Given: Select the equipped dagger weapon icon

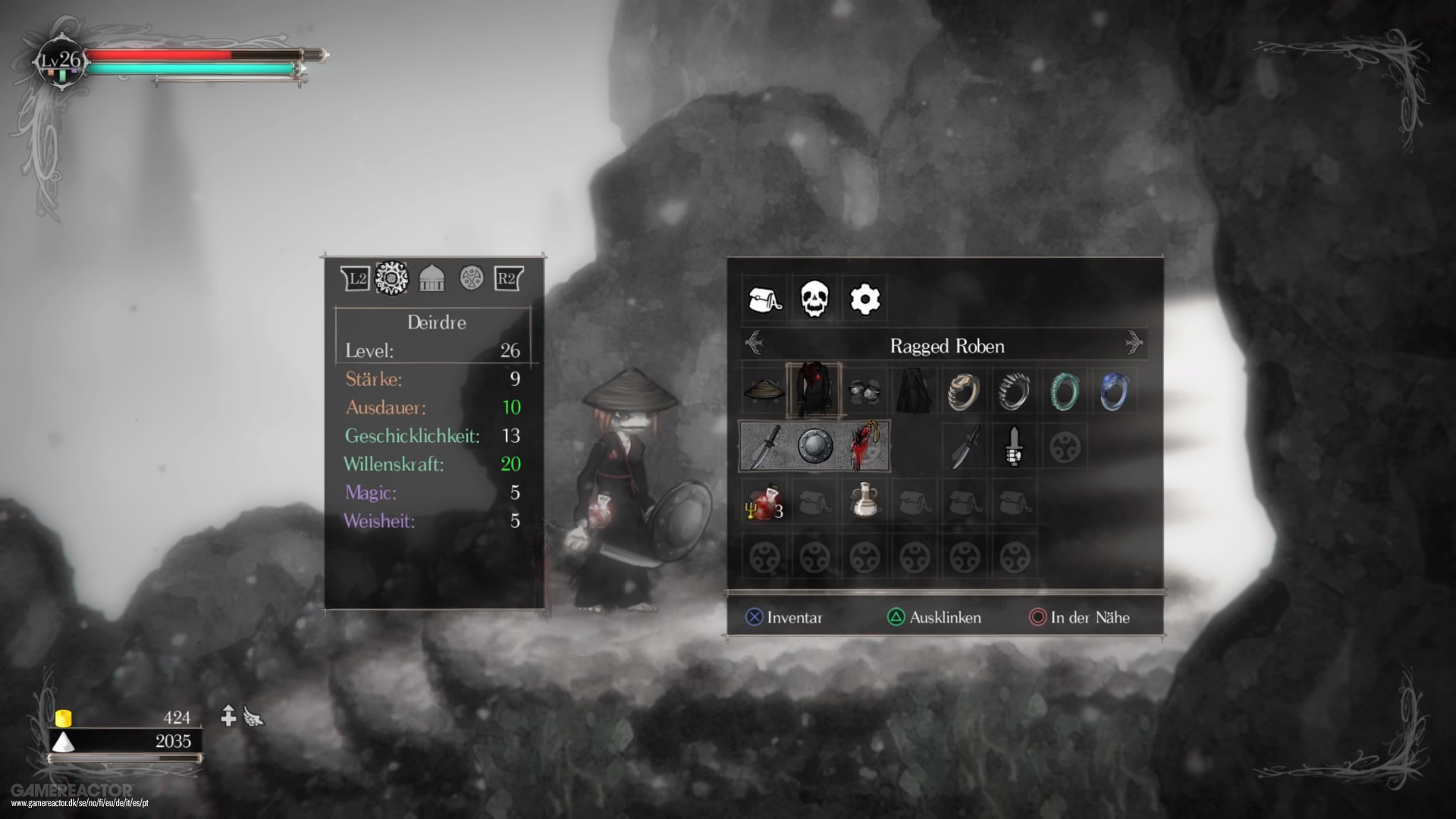Looking at the screenshot, I should point(765,446).
